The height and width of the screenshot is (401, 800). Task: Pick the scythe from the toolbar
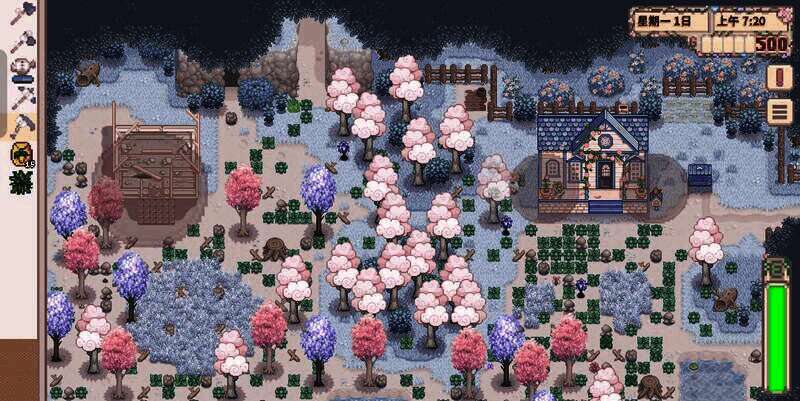click(21, 125)
